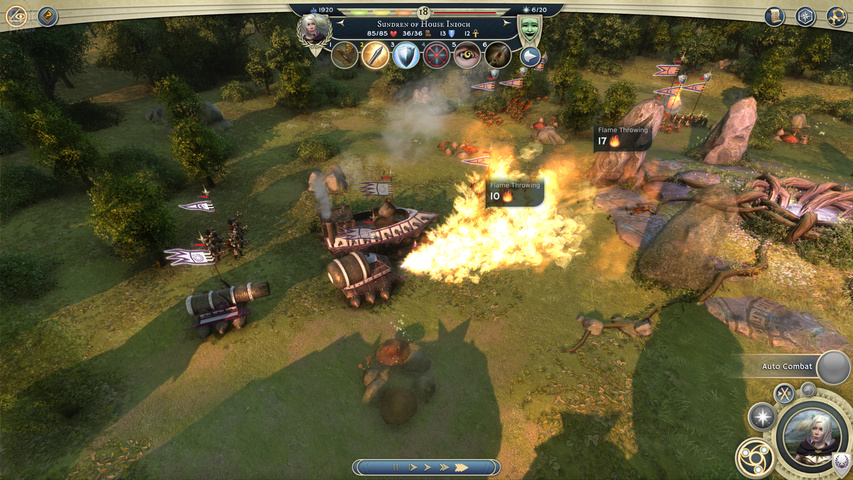Click the white starburst button
Image resolution: width=853 pixels, height=480 pixels.
click(762, 416)
